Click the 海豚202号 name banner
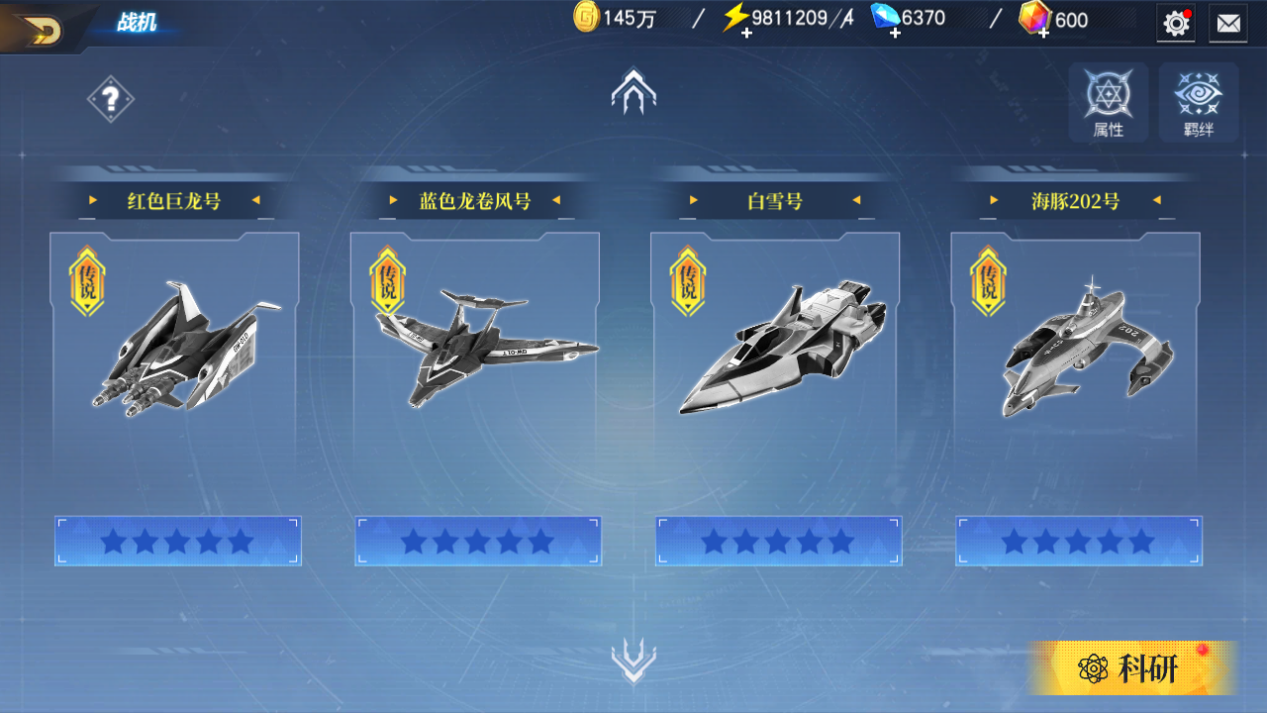Screen dimensions: 1267x713 [x=1075, y=201]
